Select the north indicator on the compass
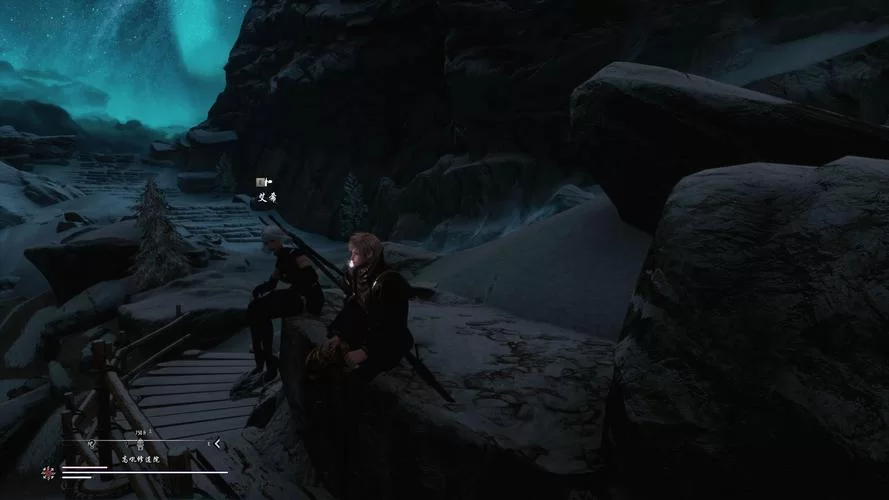The width and height of the screenshot is (889, 500). pos(91,441)
